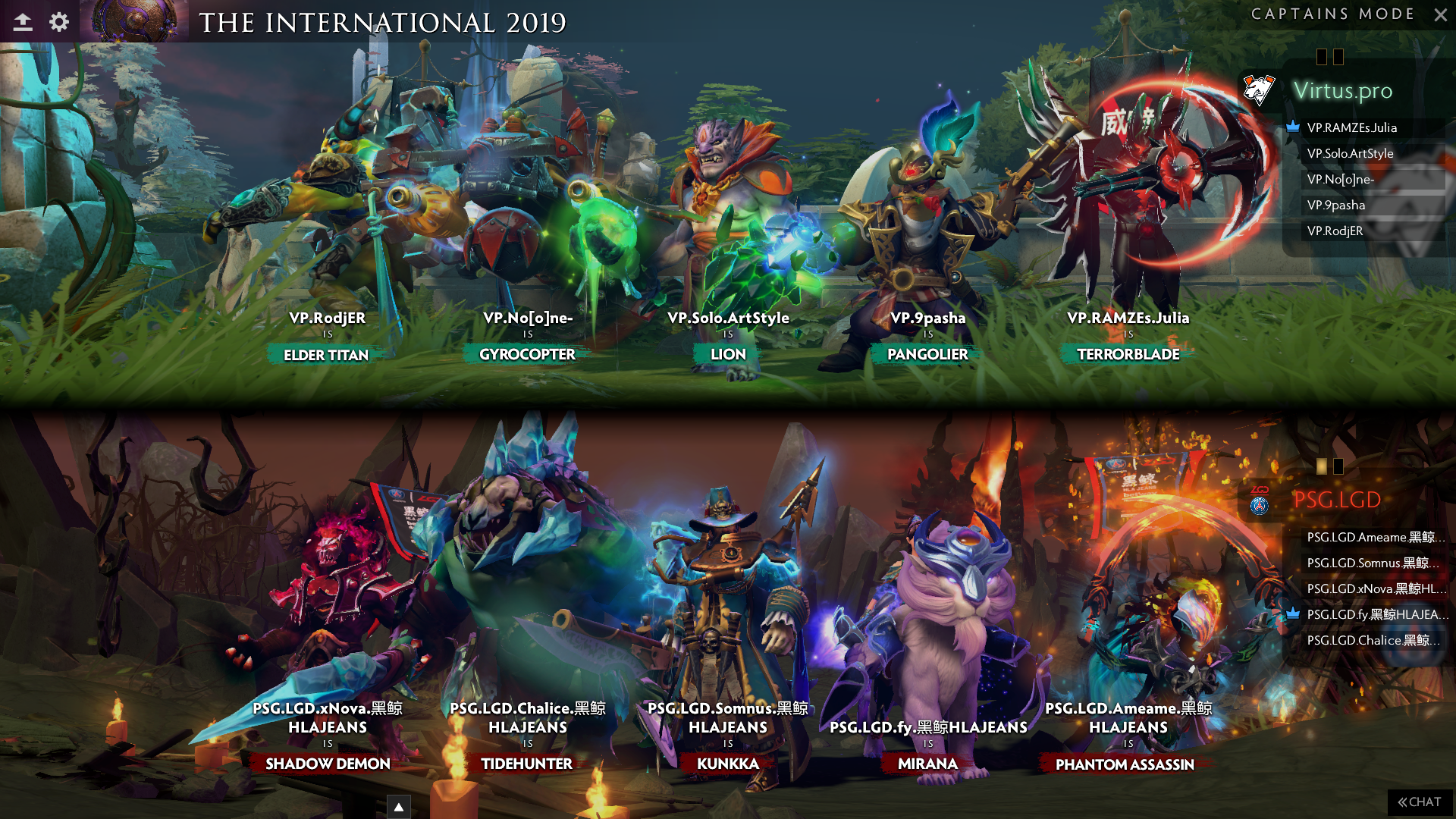The image size is (1456, 819).
Task: Pick VP.RodjER in the roster list
Action: [1335, 231]
